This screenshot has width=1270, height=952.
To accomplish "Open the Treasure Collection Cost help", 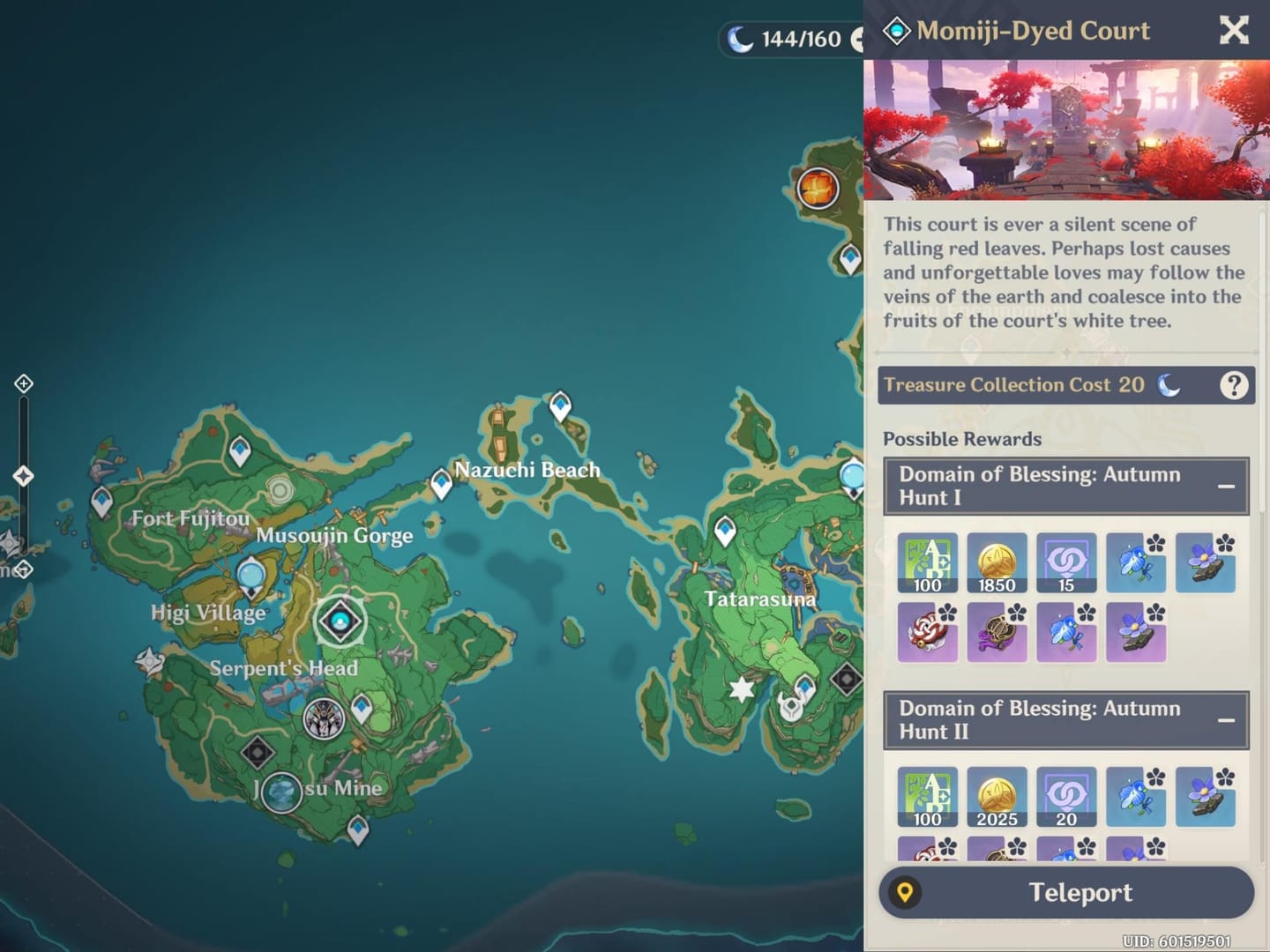I will 1233,385.
